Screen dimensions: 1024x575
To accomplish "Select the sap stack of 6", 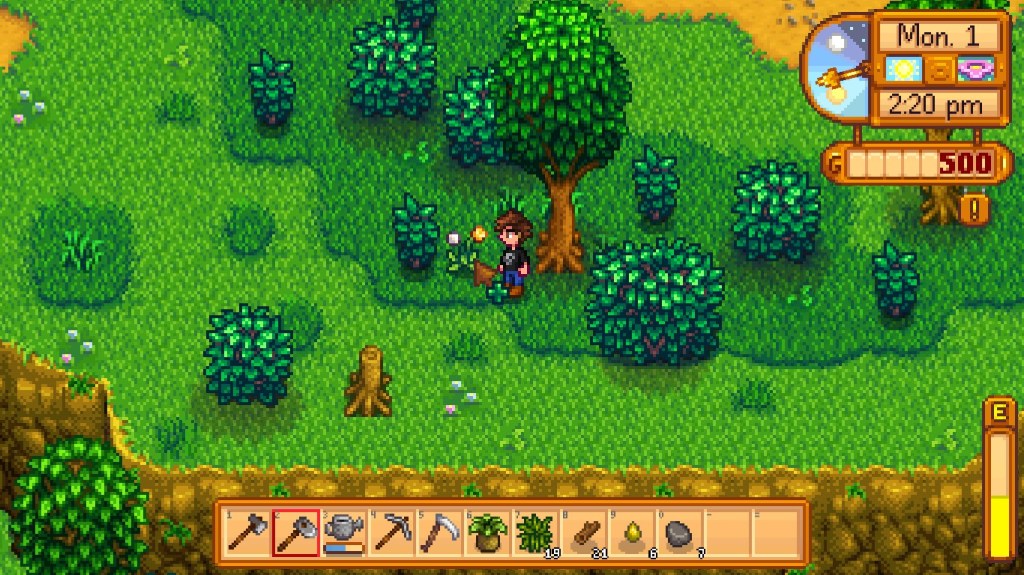I will [631, 533].
